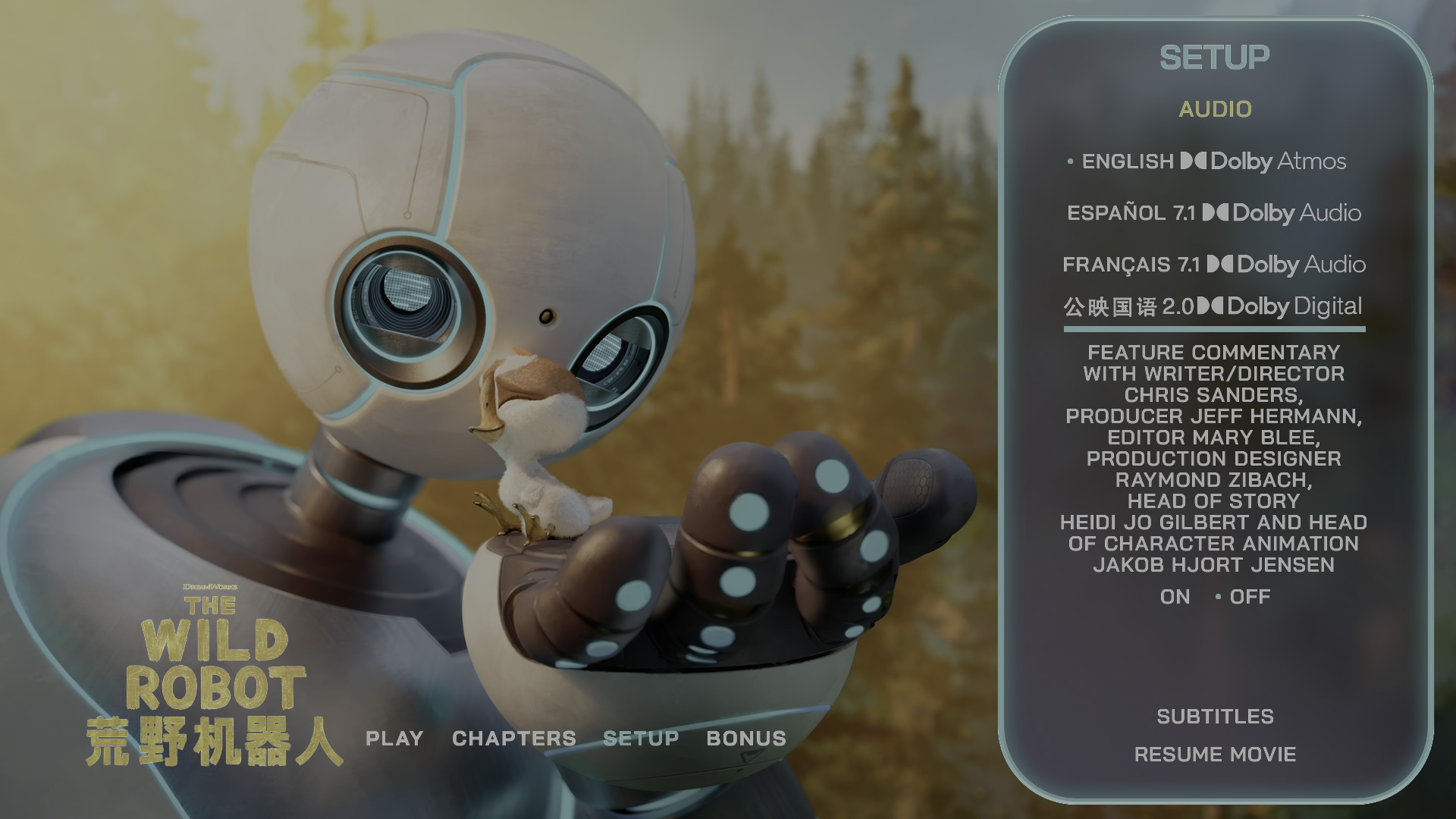Select the Setup menu item
Image resolution: width=1456 pixels, height=819 pixels.
coord(641,739)
